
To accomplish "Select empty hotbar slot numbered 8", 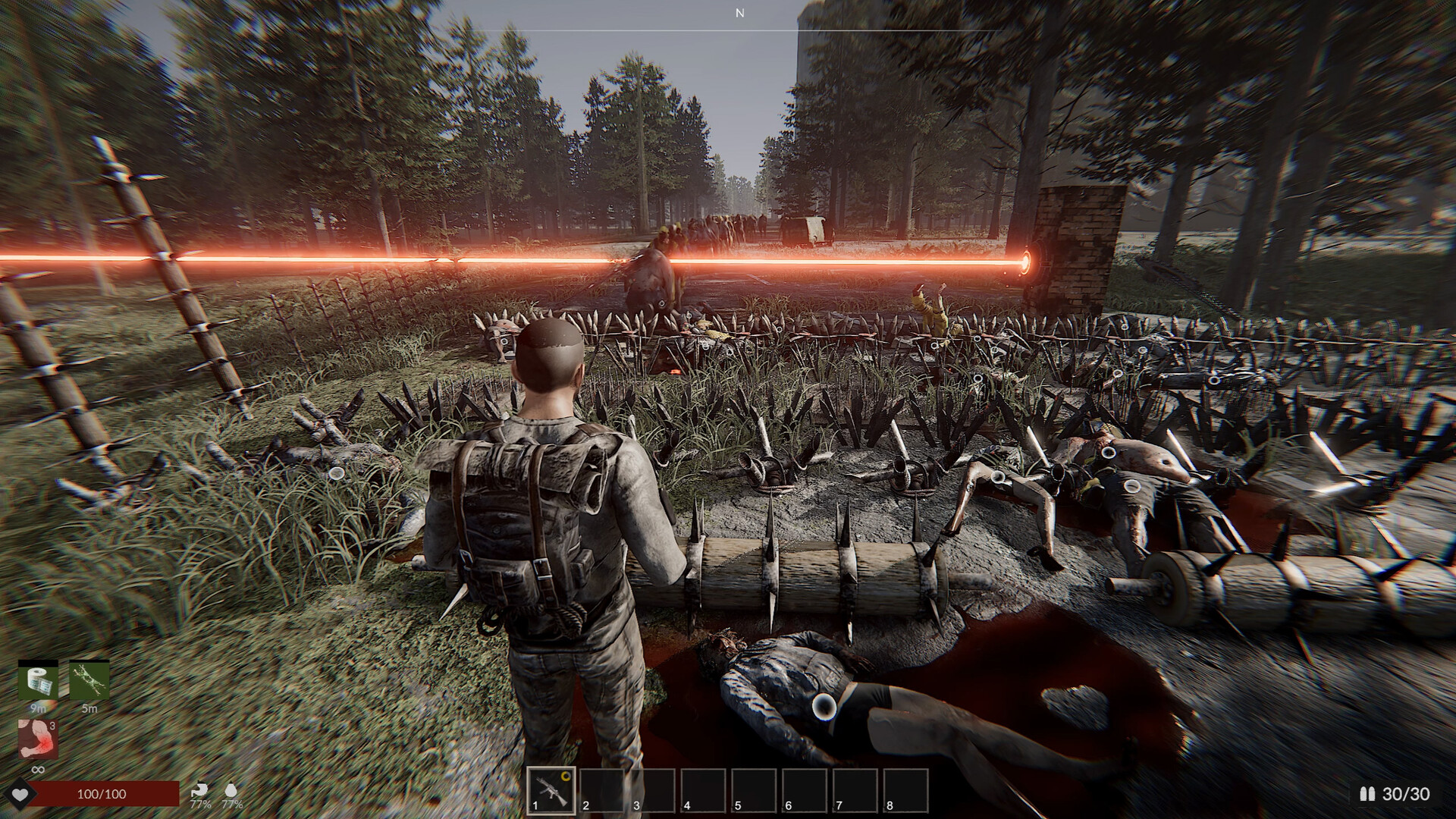I will coord(905,790).
